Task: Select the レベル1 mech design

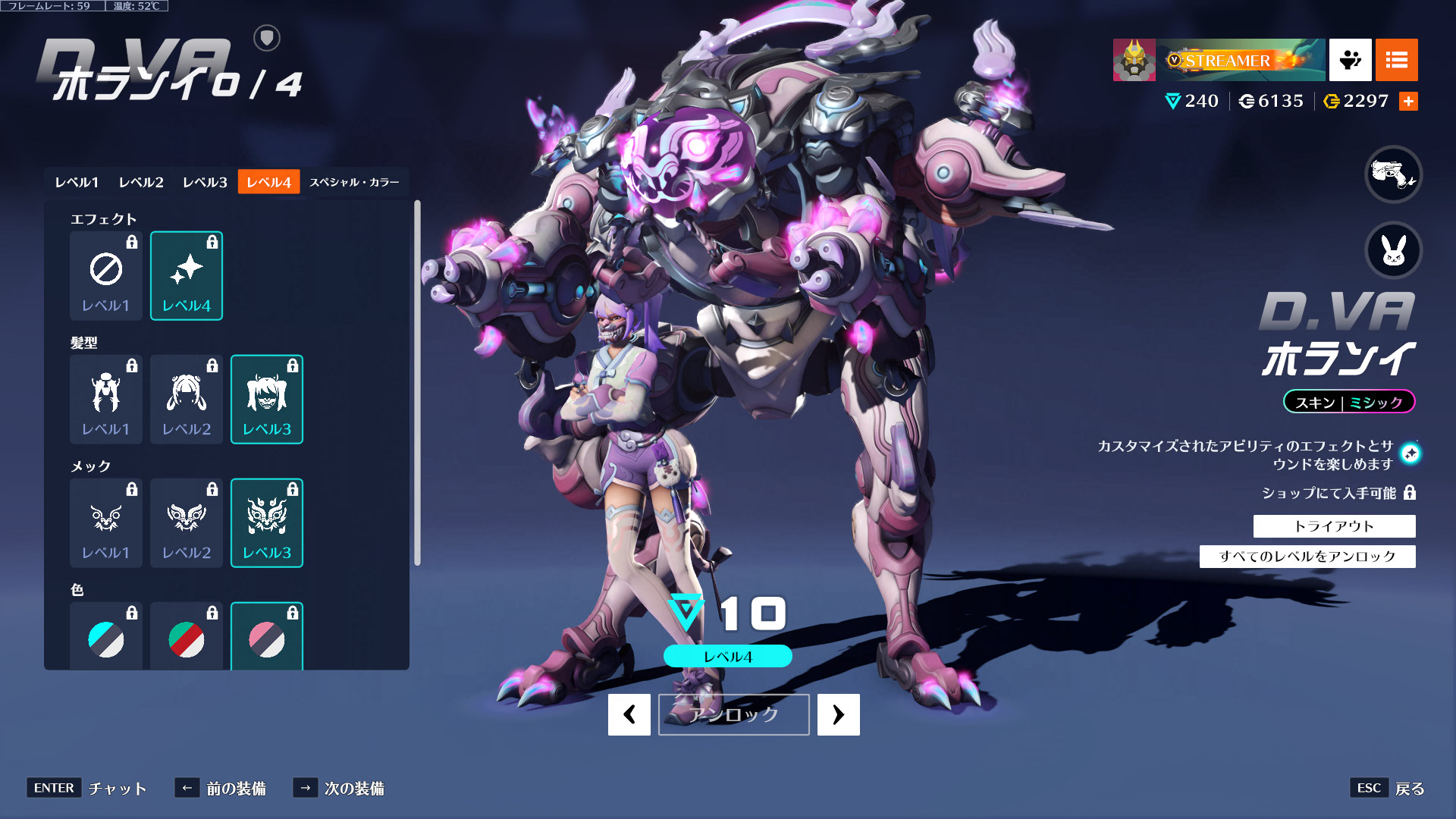Action: coord(106,523)
